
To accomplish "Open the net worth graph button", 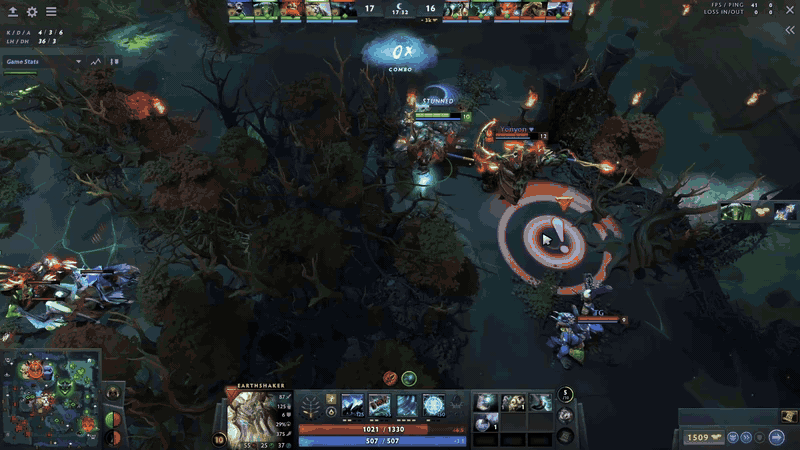I will click(97, 61).
